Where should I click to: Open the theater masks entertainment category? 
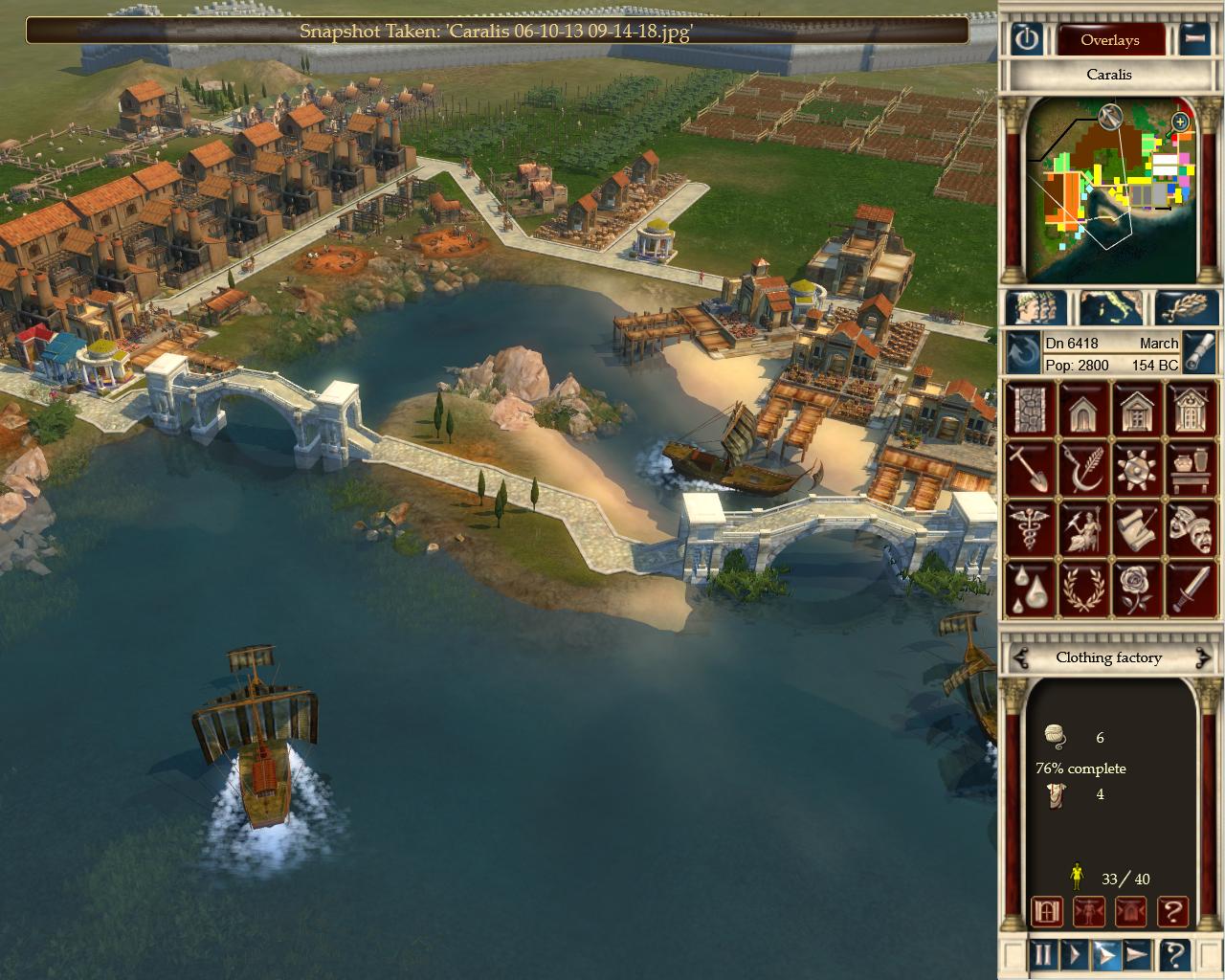click(x=1190, y=527)
